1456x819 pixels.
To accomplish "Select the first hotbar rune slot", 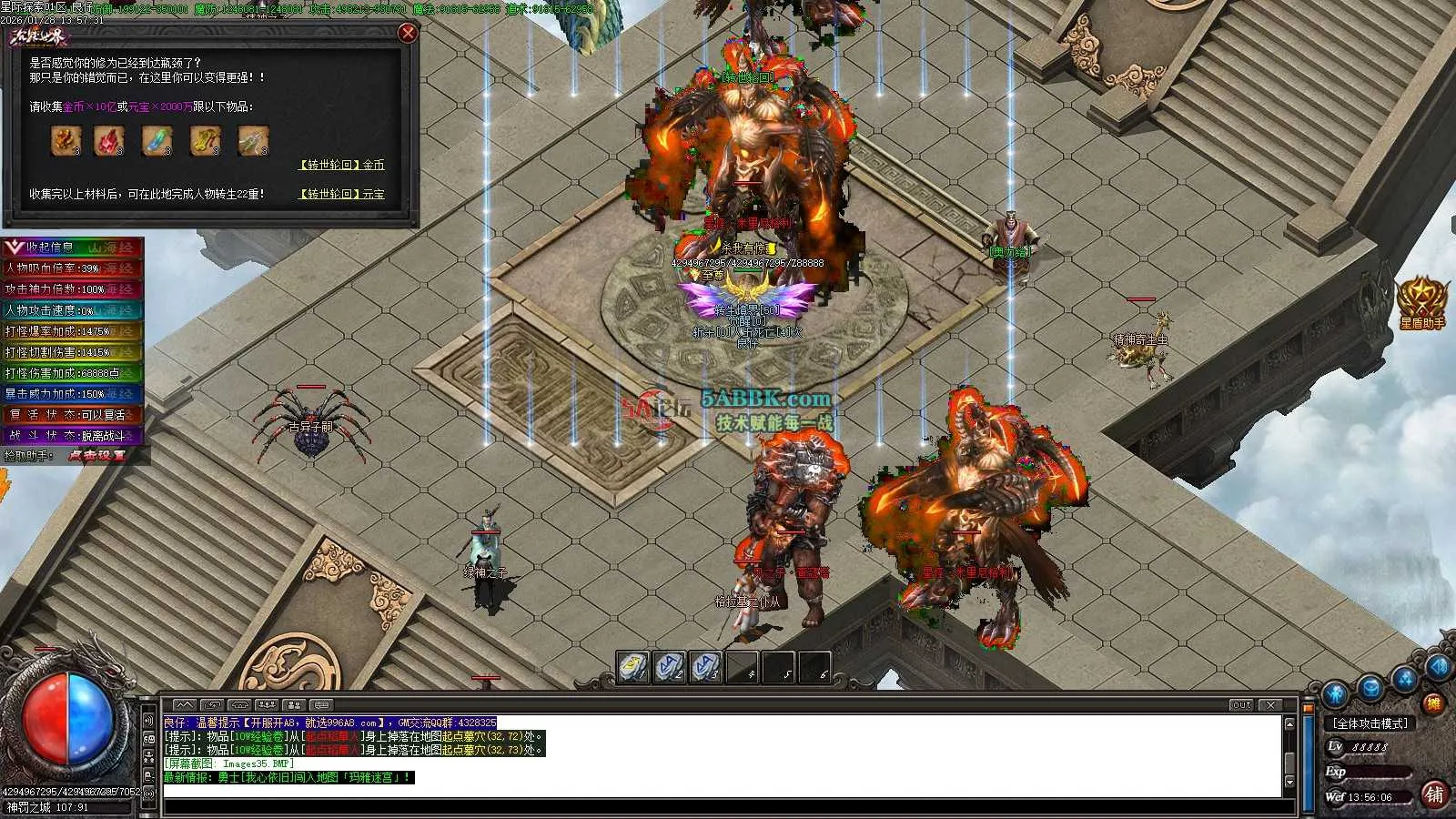I will click(632, 667).
